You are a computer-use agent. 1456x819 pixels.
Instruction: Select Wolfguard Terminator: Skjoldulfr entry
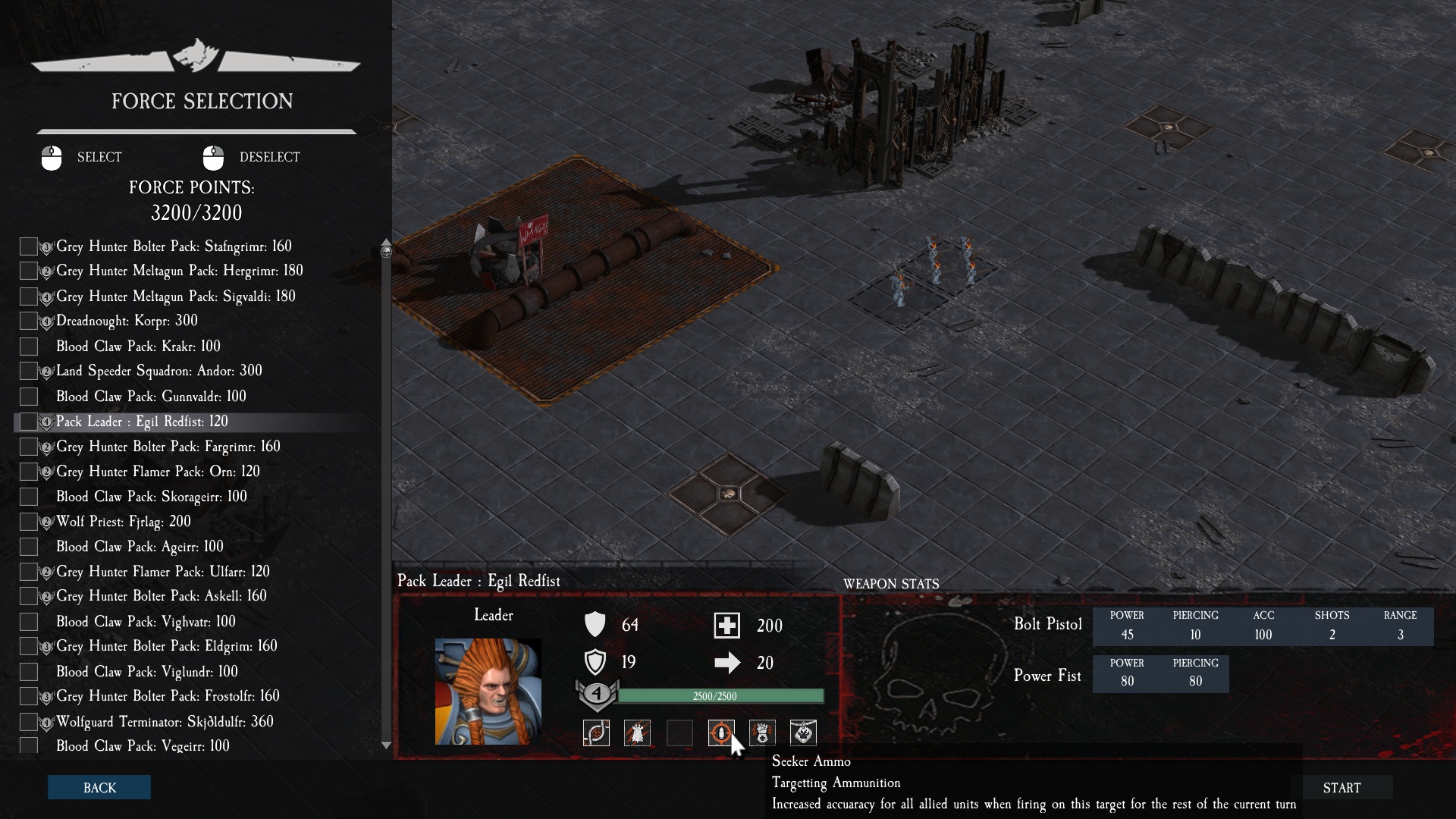(164, 722)
